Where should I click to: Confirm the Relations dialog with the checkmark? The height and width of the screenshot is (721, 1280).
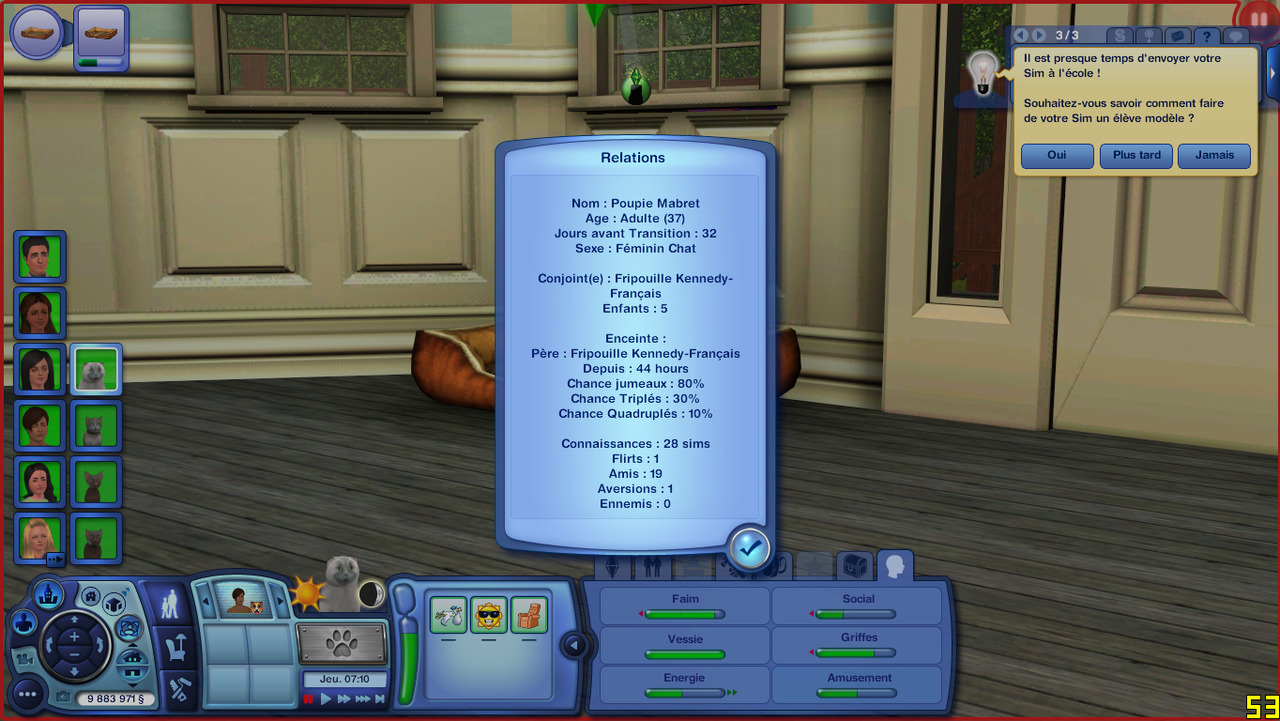pyautogui.click(x=749, y=547)
